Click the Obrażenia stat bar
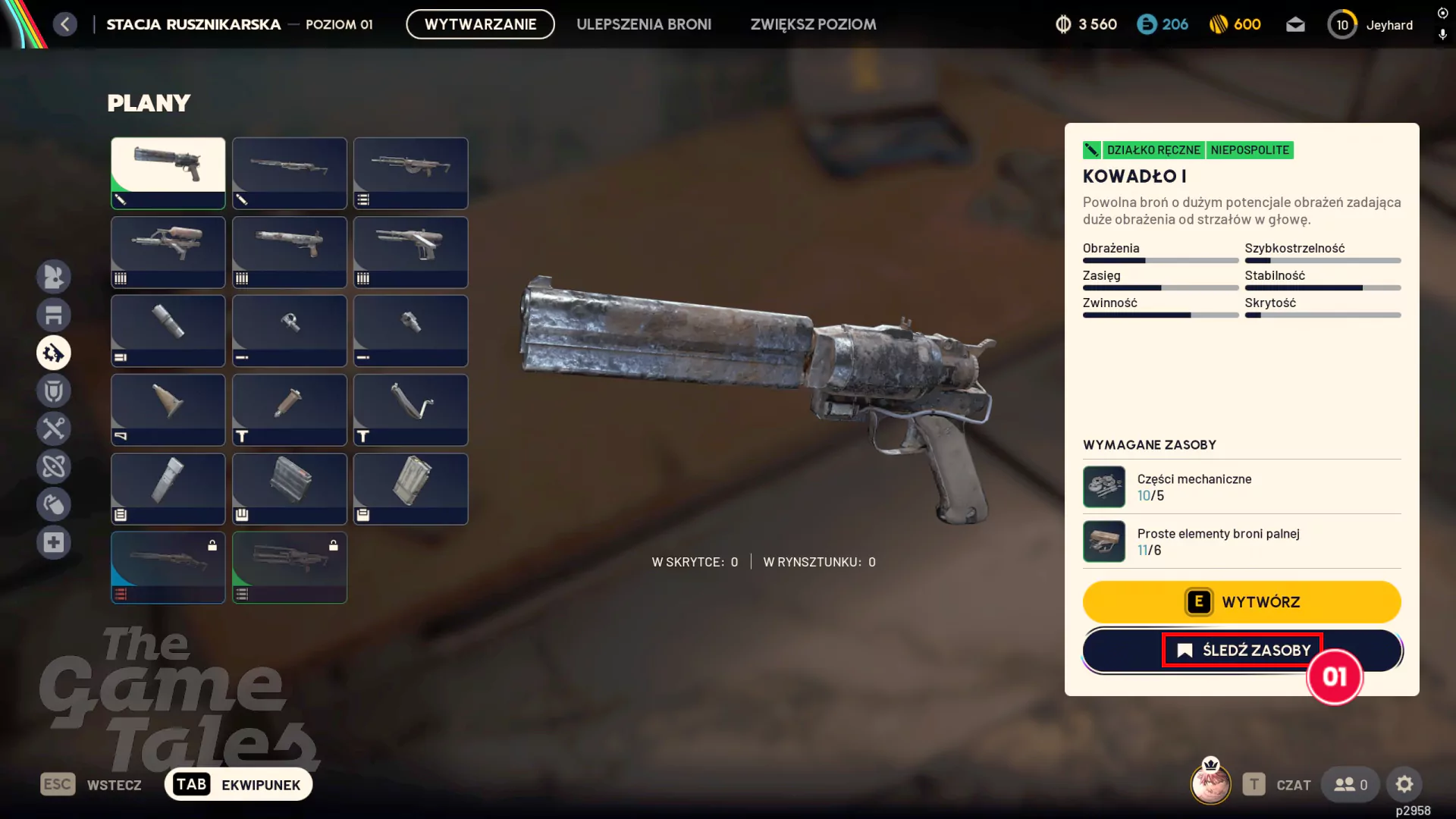1456x819 pixels. [1160, 260]
